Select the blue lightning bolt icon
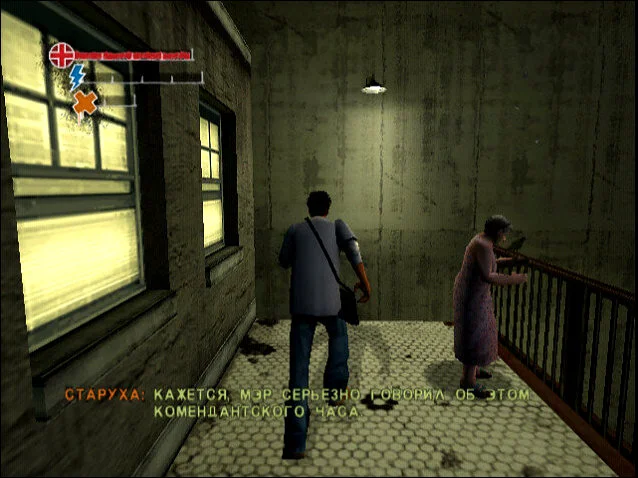The image size is (638, 478). click(x=78, y=77)
